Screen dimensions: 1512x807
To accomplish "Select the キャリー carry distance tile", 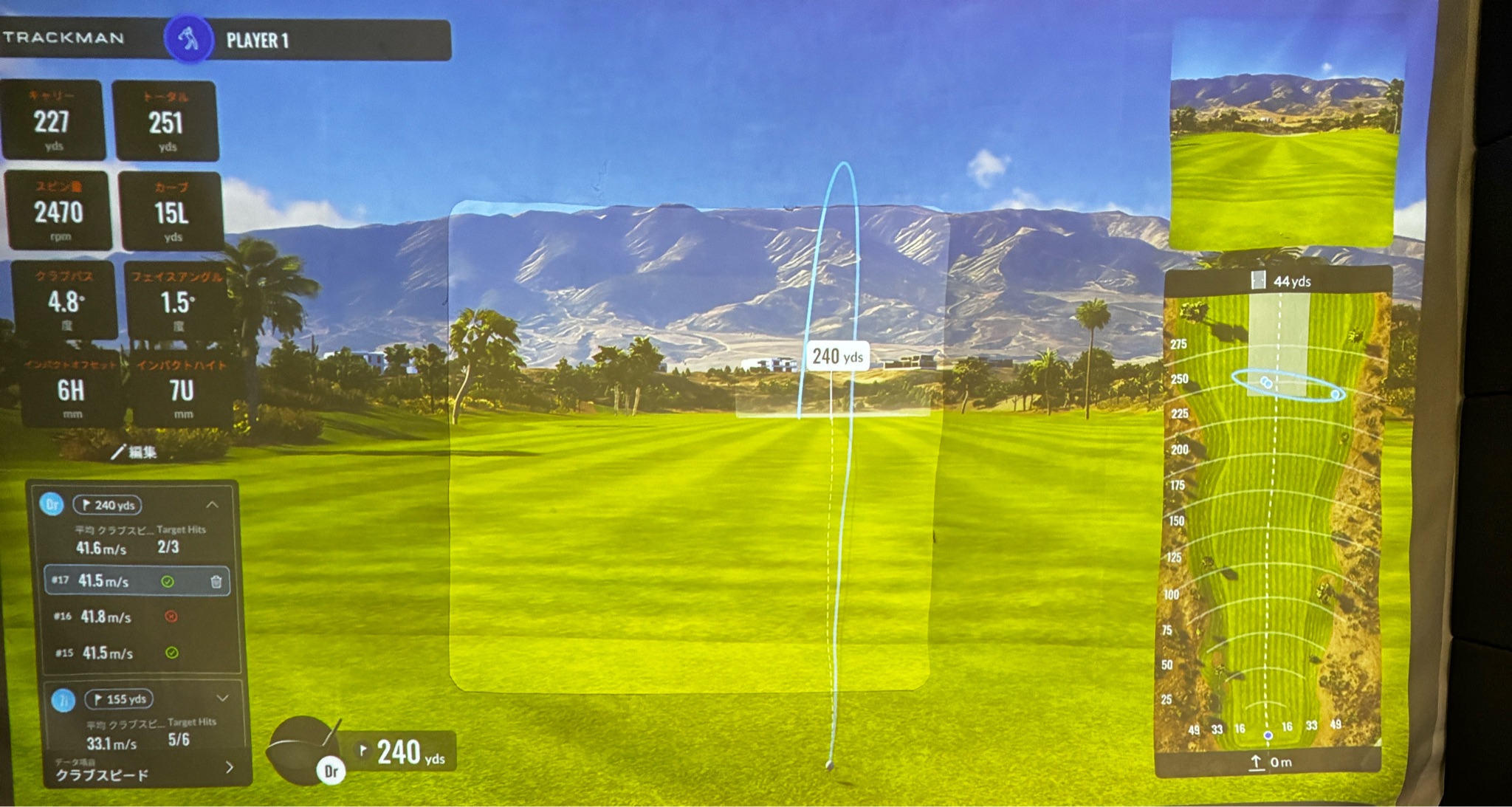I will pyautogui.click(x=52, y=120).
